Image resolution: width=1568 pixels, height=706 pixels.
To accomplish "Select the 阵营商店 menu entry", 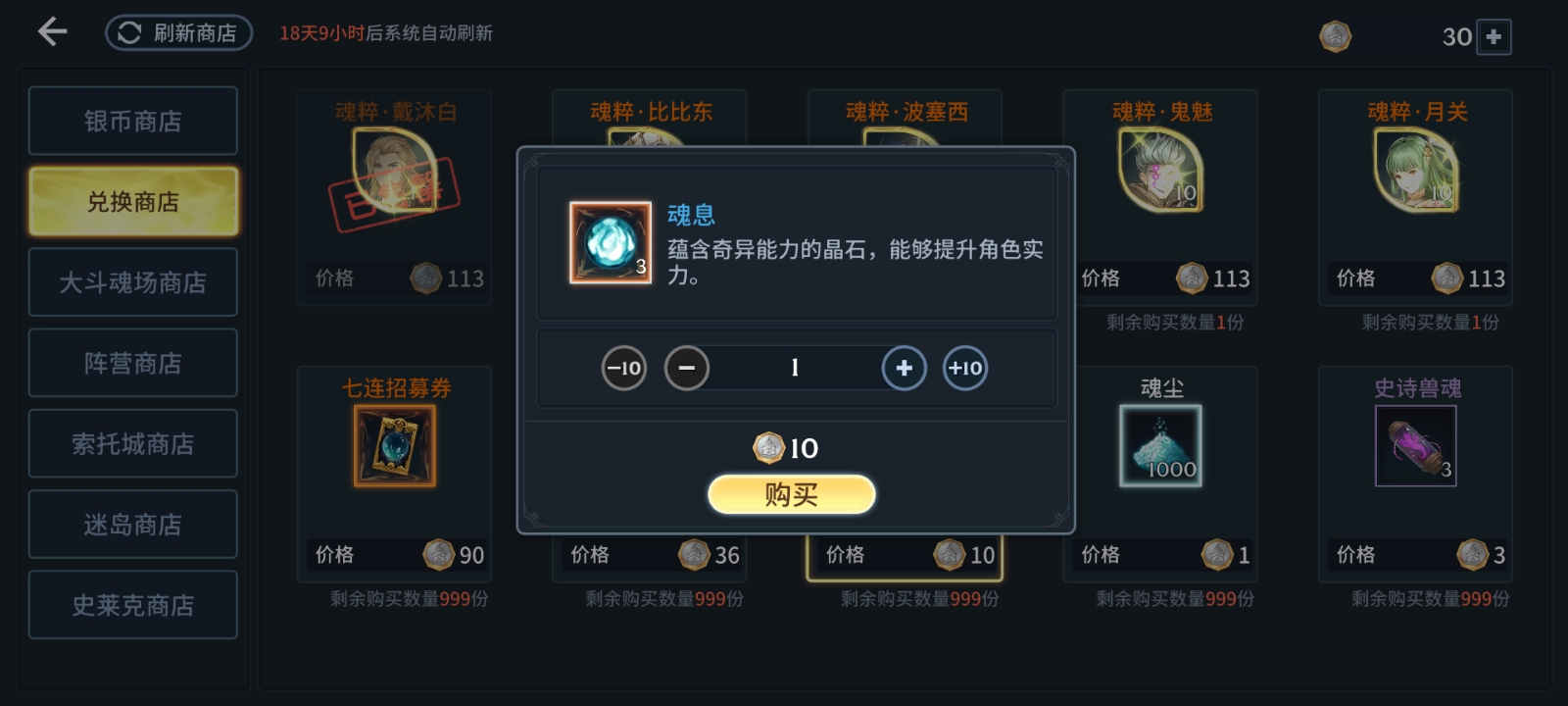I will pos(132,362).
